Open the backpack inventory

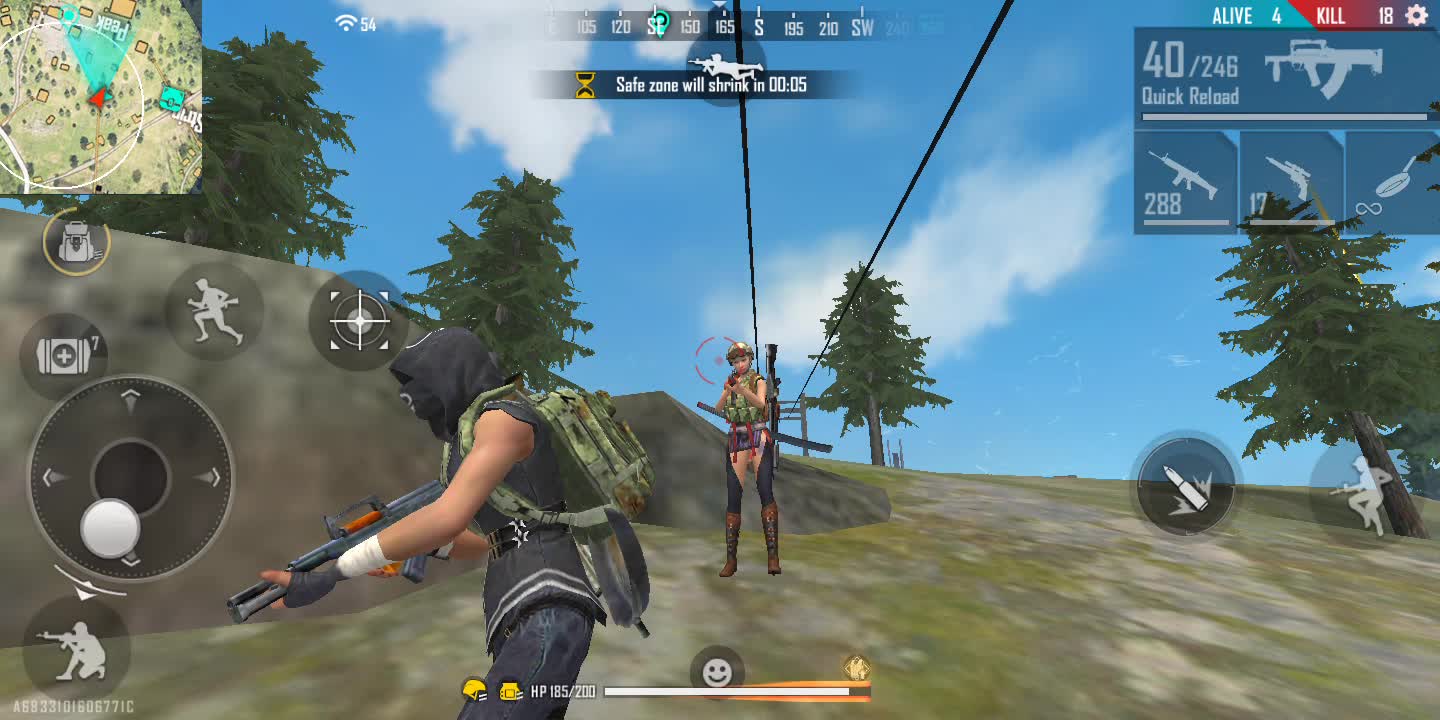[76, 242]
